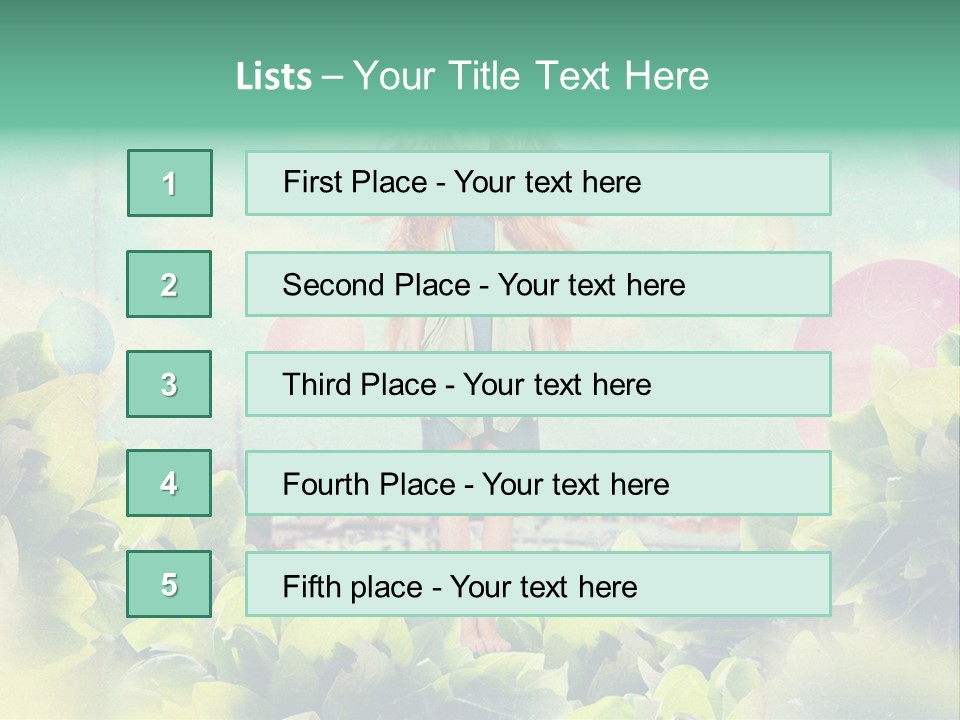Select the number 5 box
Viewport: 960px width, 720px height.
pos(169,585)
